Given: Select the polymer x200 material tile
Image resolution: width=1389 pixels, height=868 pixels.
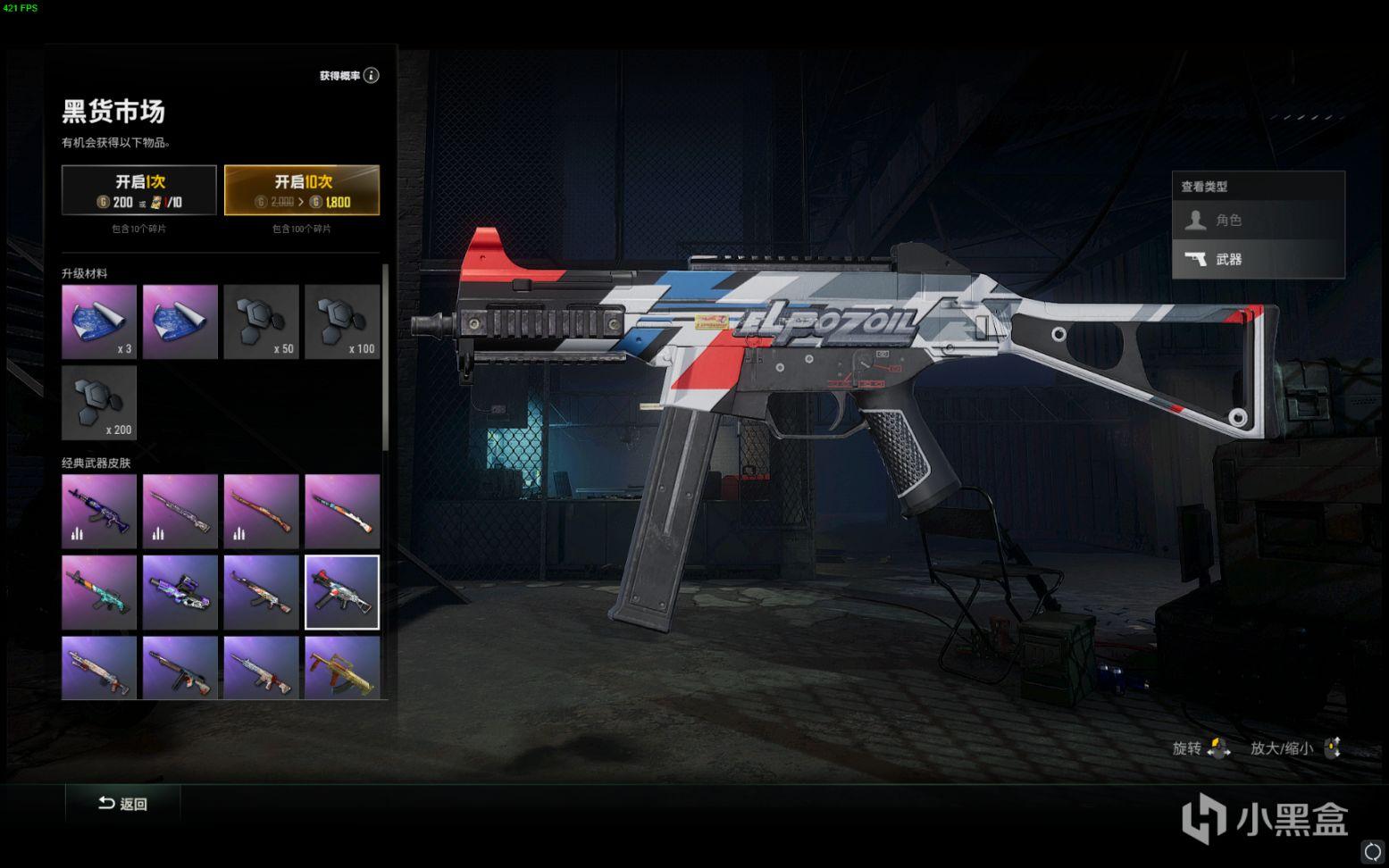Looking at the screenshot, I should 99,403.
